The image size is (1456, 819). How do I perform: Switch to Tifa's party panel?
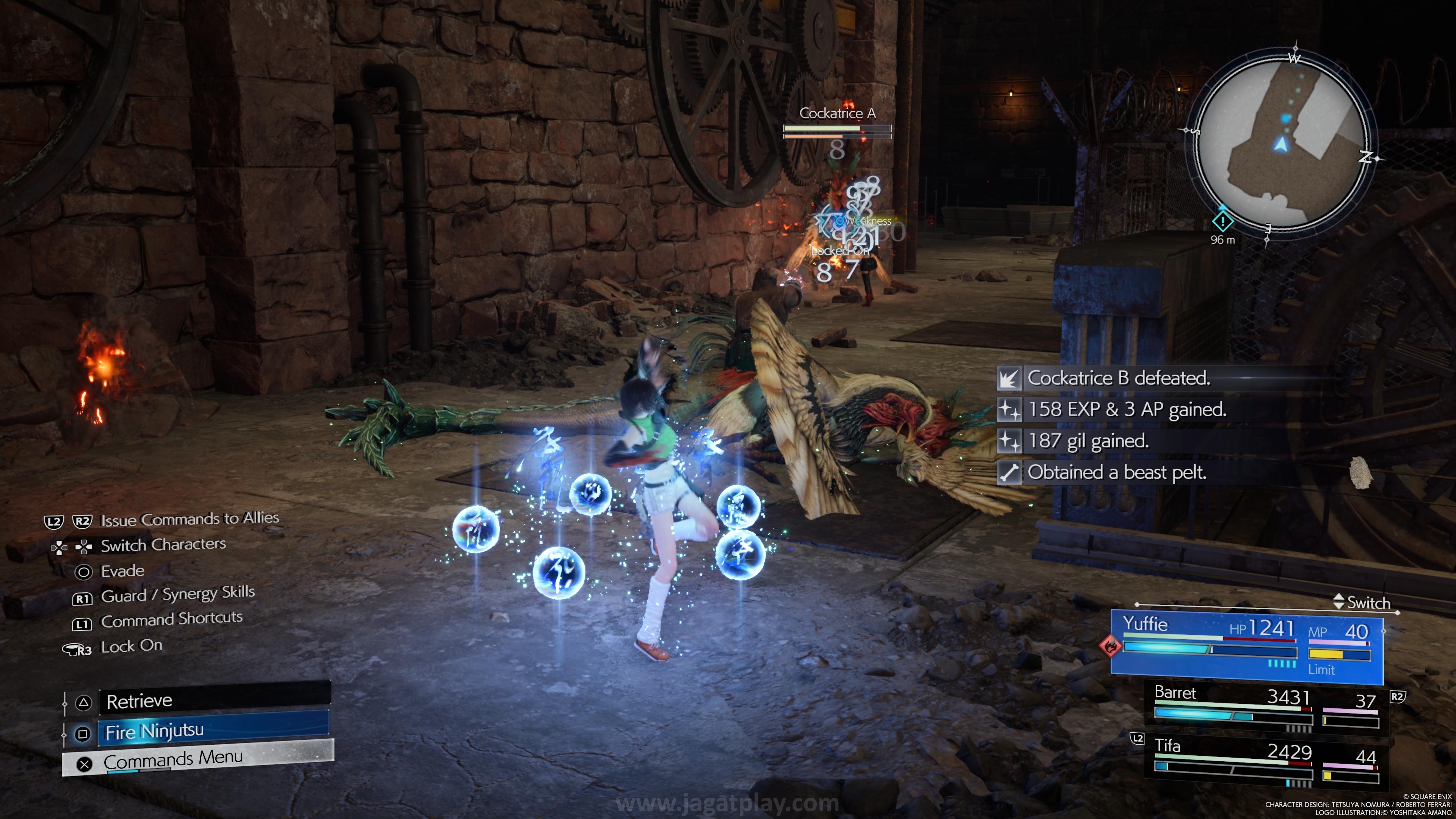tap(1266, 761)
